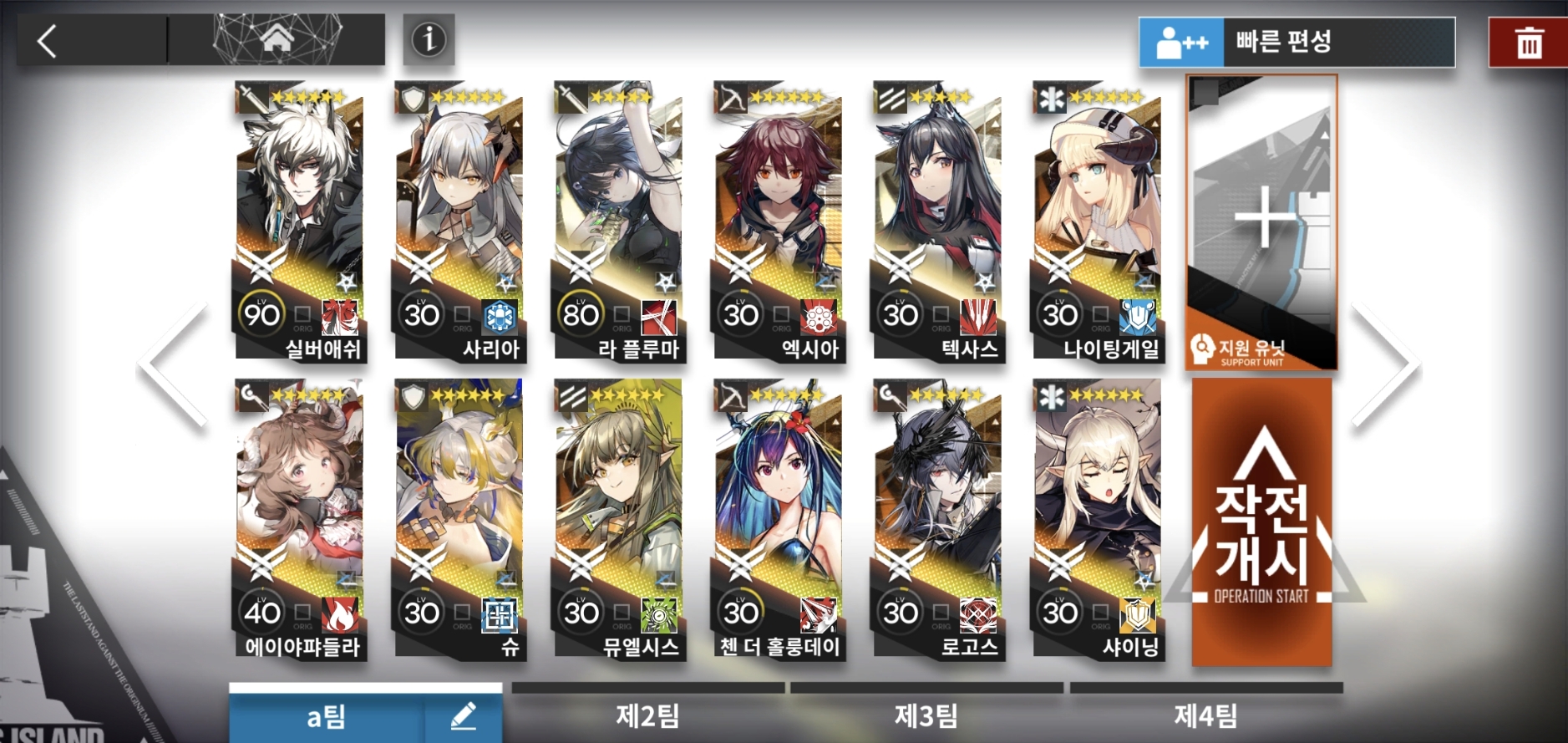1568x743 pixels.
Task: Select the 실버애쉬 operator card
Action: 300,221
